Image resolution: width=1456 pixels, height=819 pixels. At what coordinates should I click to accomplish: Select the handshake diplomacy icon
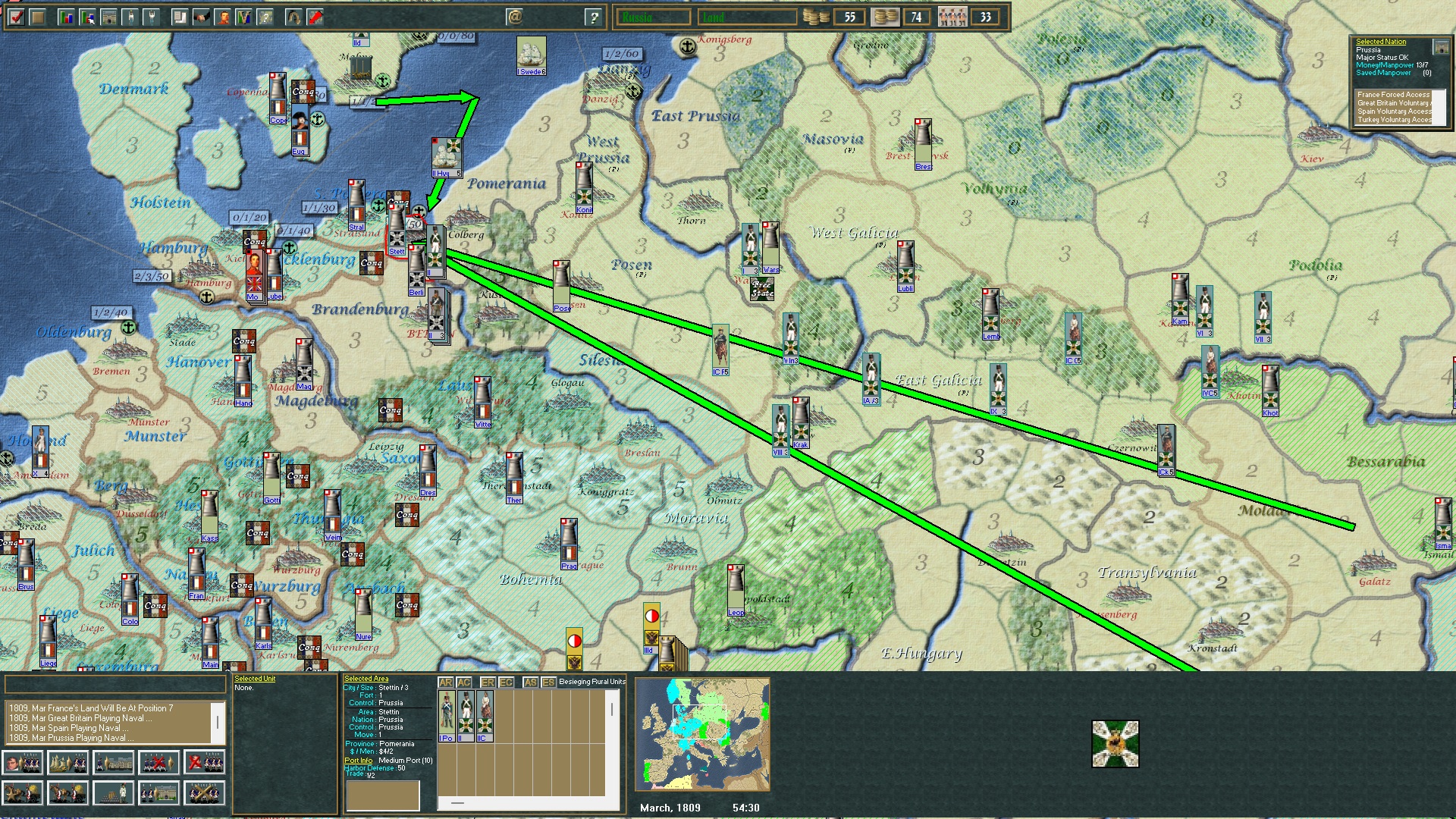[x=200, y=16]
